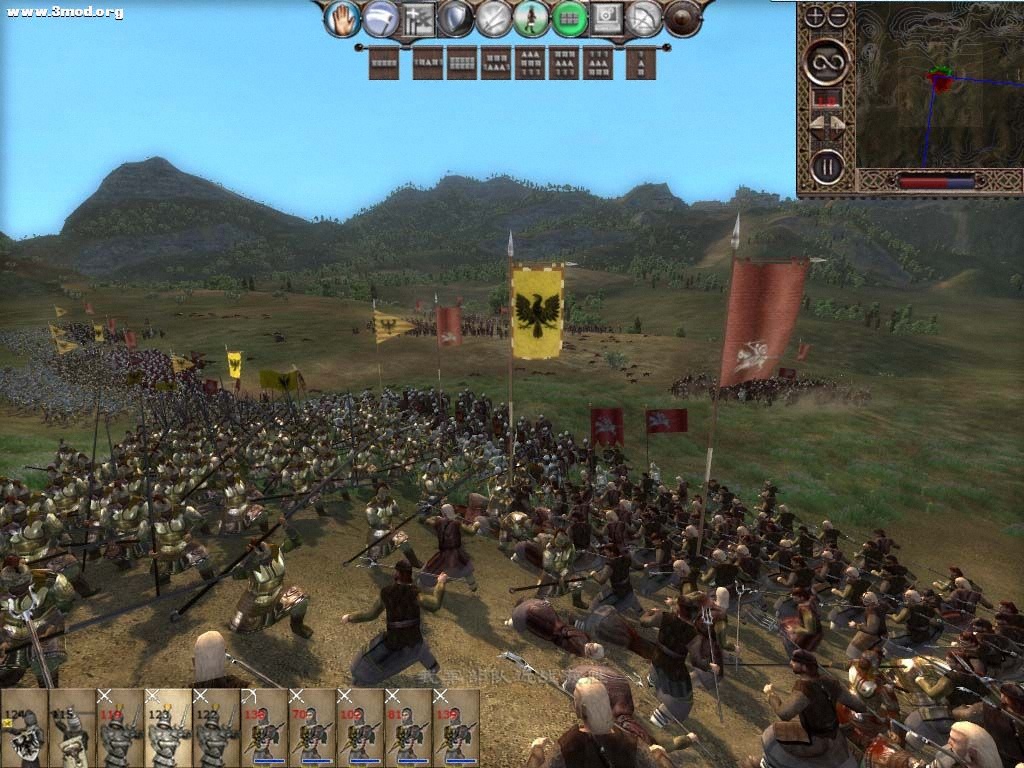
Task: Select the unit card showing 81 men
Action: pos(408,728)
